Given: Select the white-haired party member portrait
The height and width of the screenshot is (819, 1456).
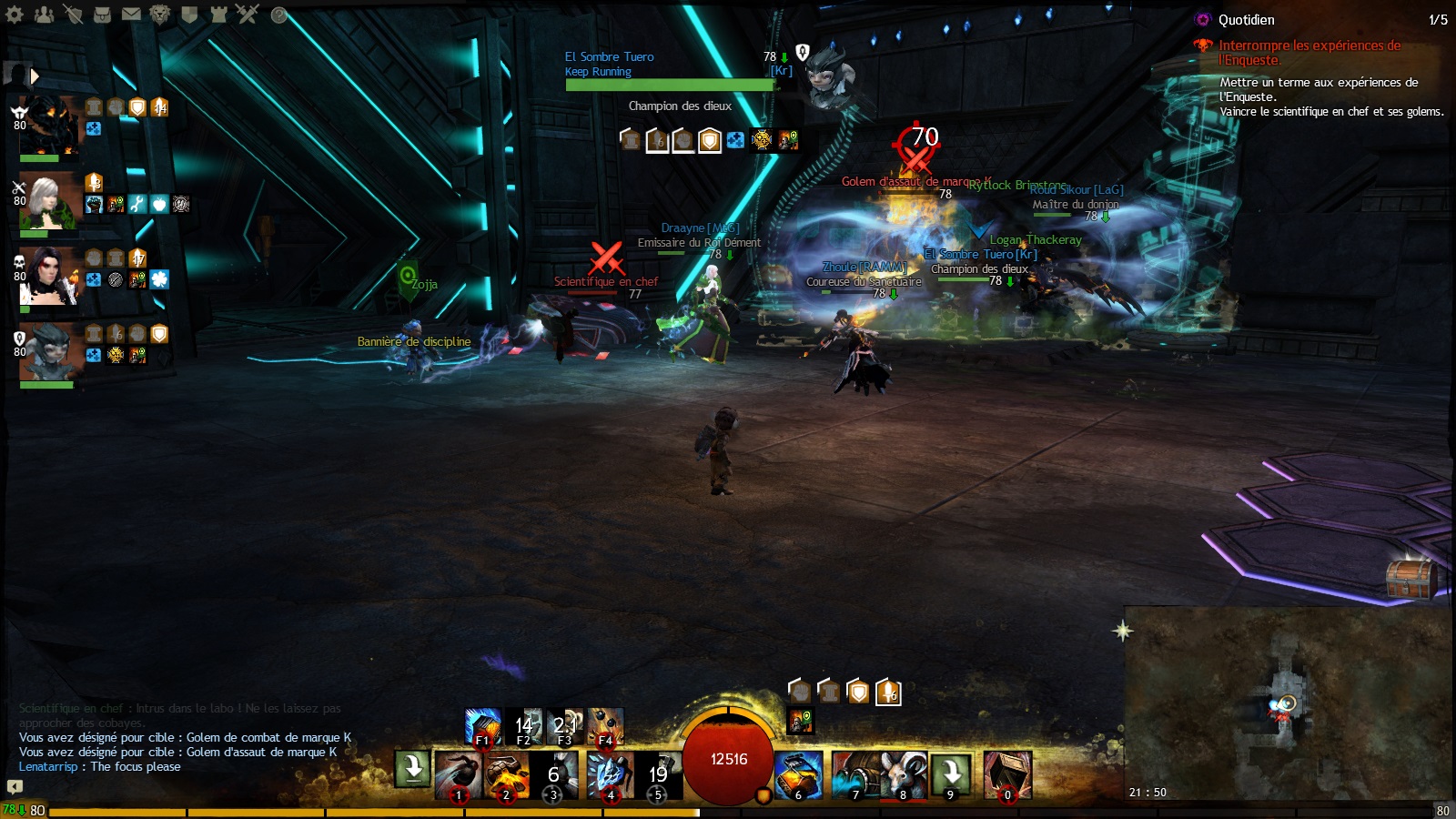Looking at the screenshot, I should coord(50,200).
